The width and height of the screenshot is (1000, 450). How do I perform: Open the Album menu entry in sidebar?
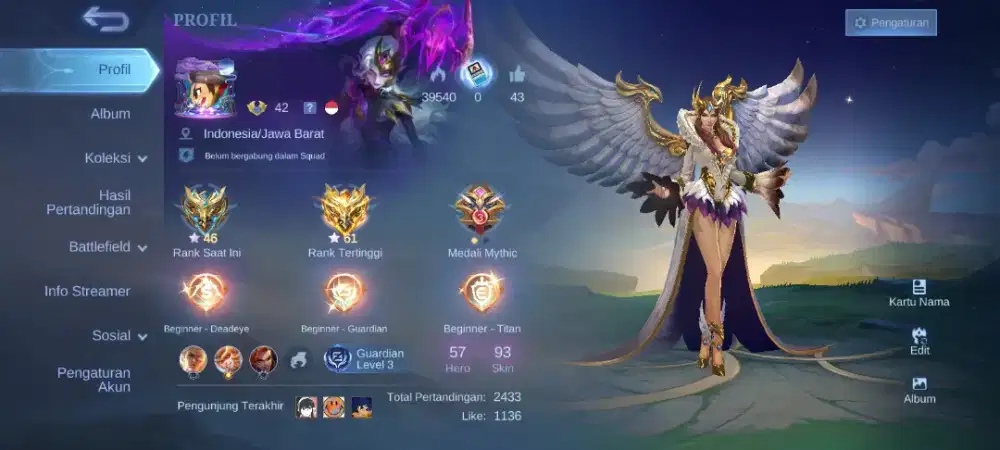pos(110,114)
